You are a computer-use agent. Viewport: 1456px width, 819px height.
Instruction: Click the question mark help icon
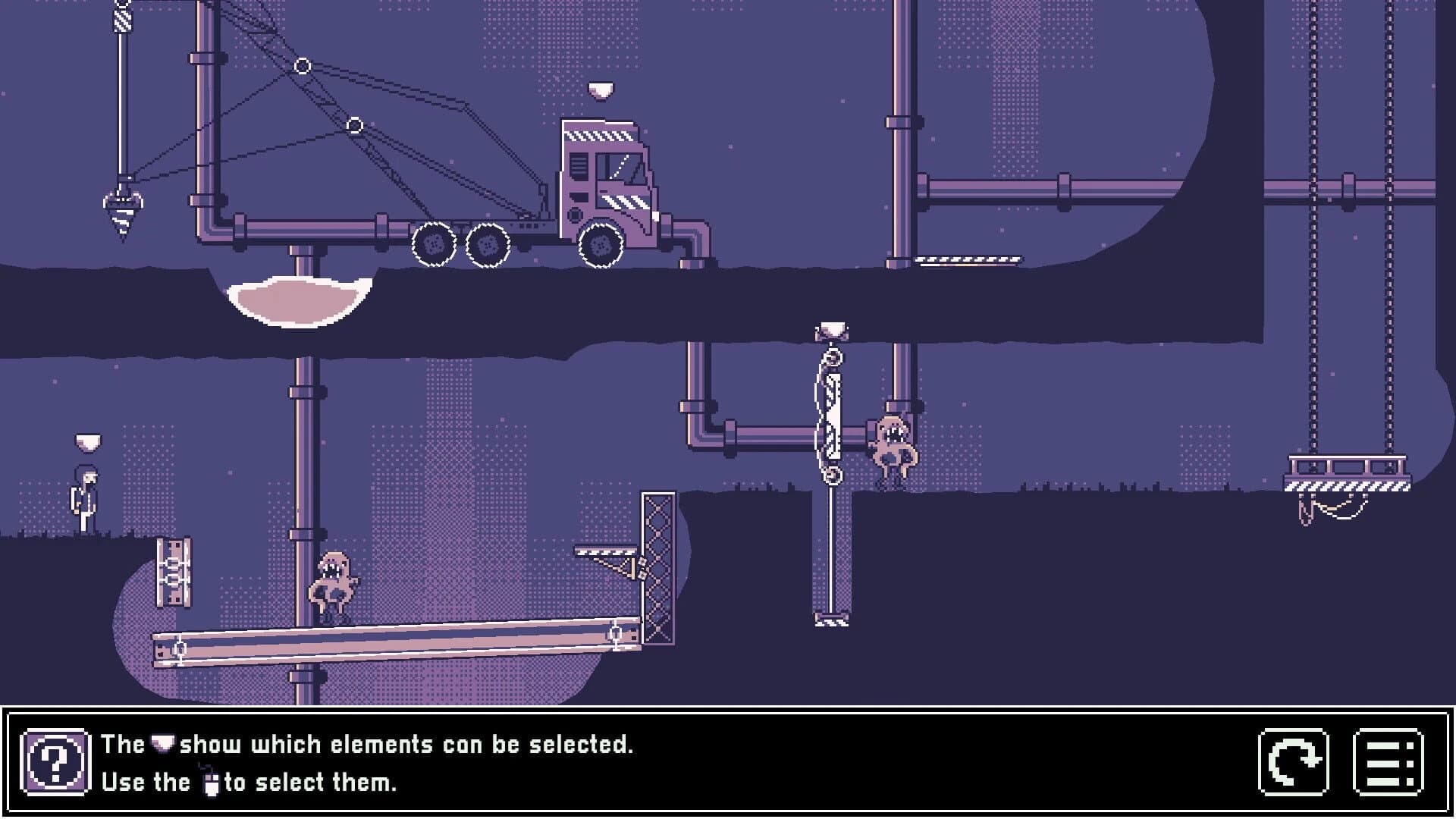click(x=54, y=762)
